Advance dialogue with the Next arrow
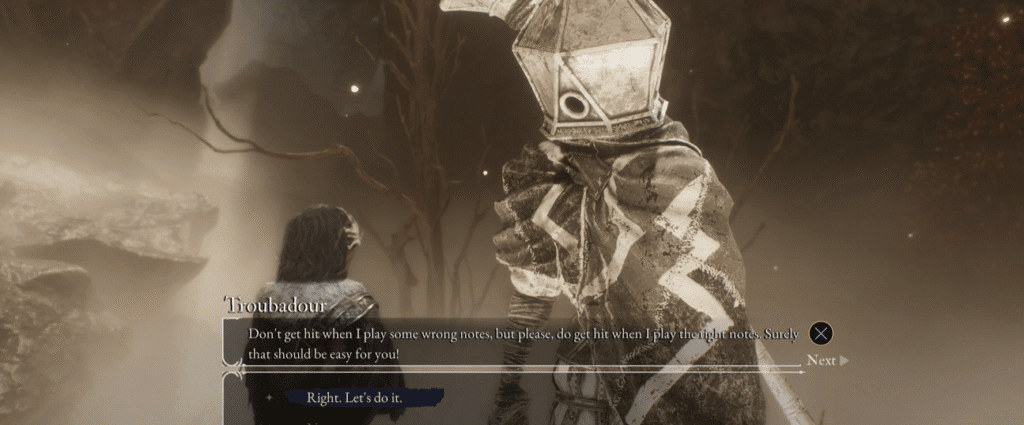This screenshot has height=425, width=1024. click(827, 360)
